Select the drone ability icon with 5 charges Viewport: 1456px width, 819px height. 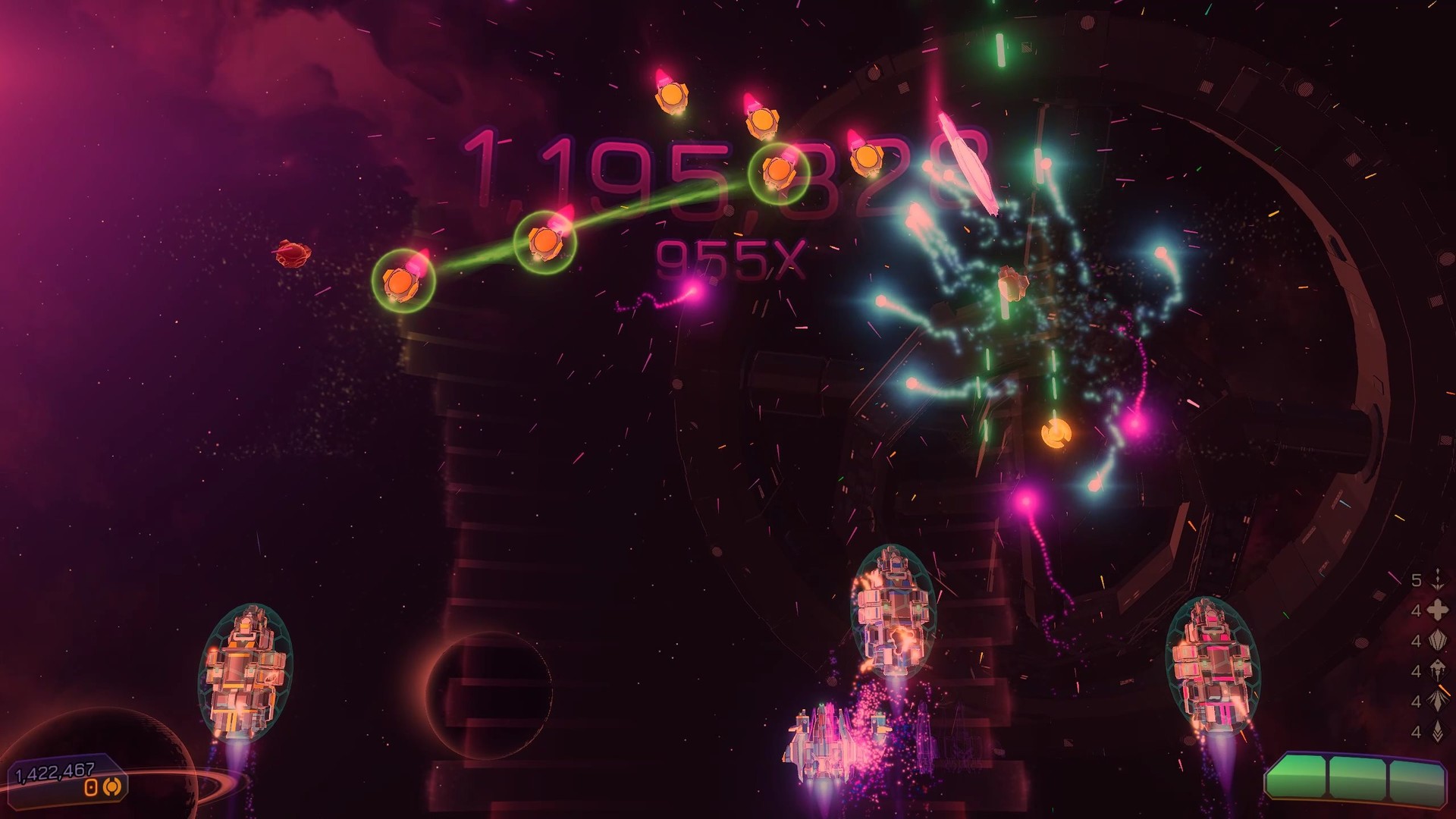pyautogui.click(x=1438, y=581)
